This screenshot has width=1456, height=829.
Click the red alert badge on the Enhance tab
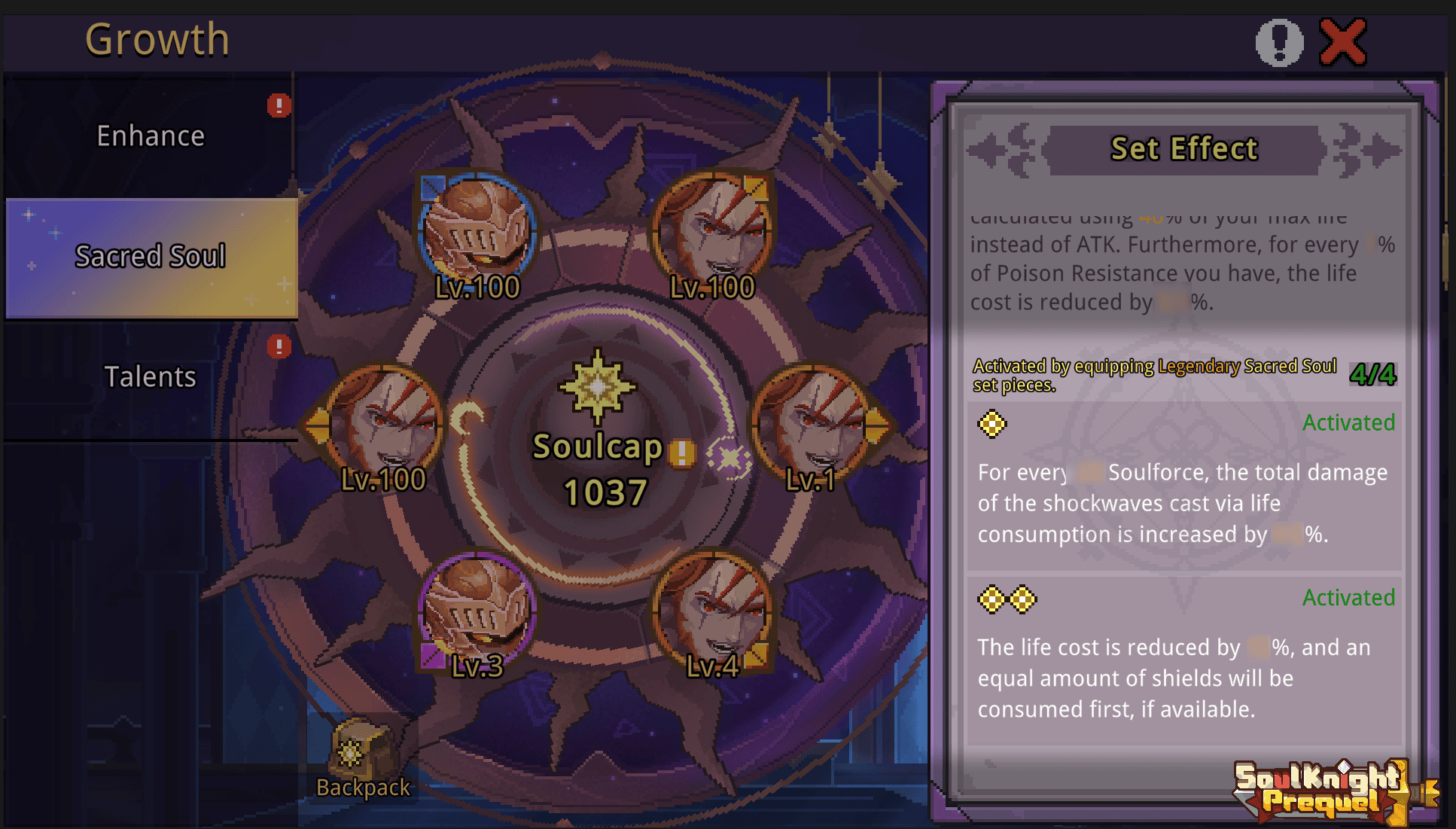point(279,106)
